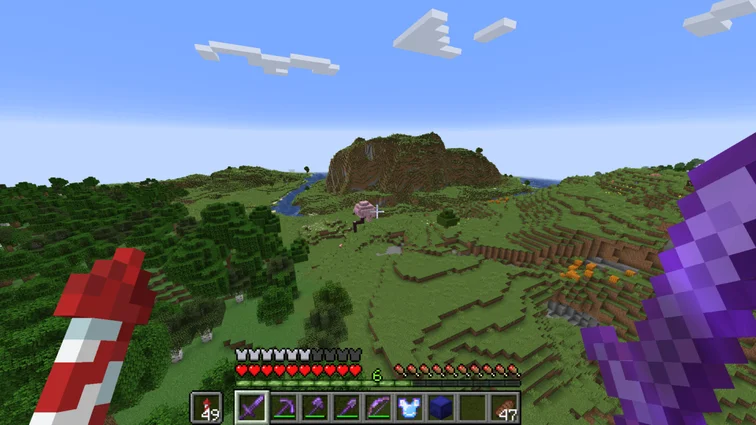Image resolution: width=756 pixels, height=425 pixels.
Task: Pick the diamond chestplate hotbar slot
Action: 409,407
